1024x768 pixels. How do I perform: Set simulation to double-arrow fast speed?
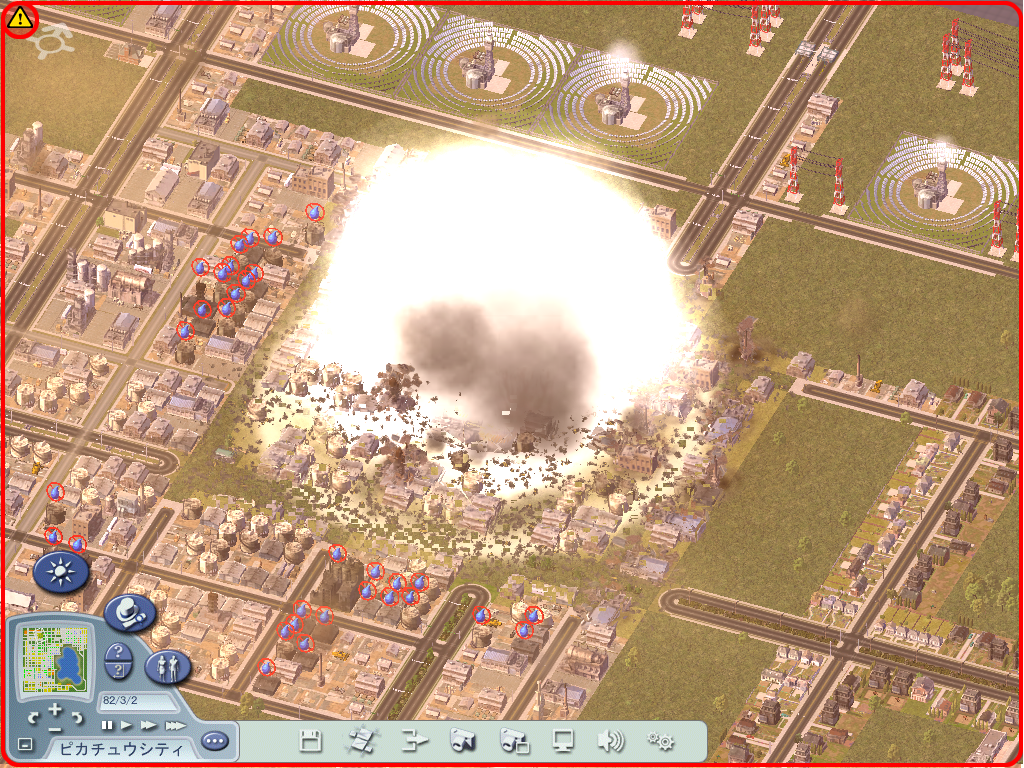tap(148, 725)
